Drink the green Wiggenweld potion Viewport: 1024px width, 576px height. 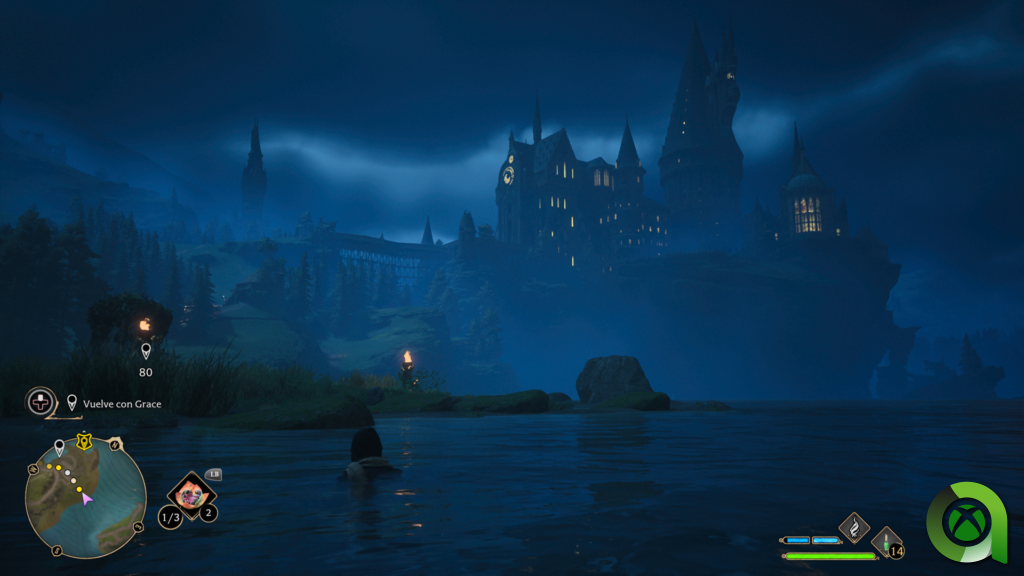[886, 542]
